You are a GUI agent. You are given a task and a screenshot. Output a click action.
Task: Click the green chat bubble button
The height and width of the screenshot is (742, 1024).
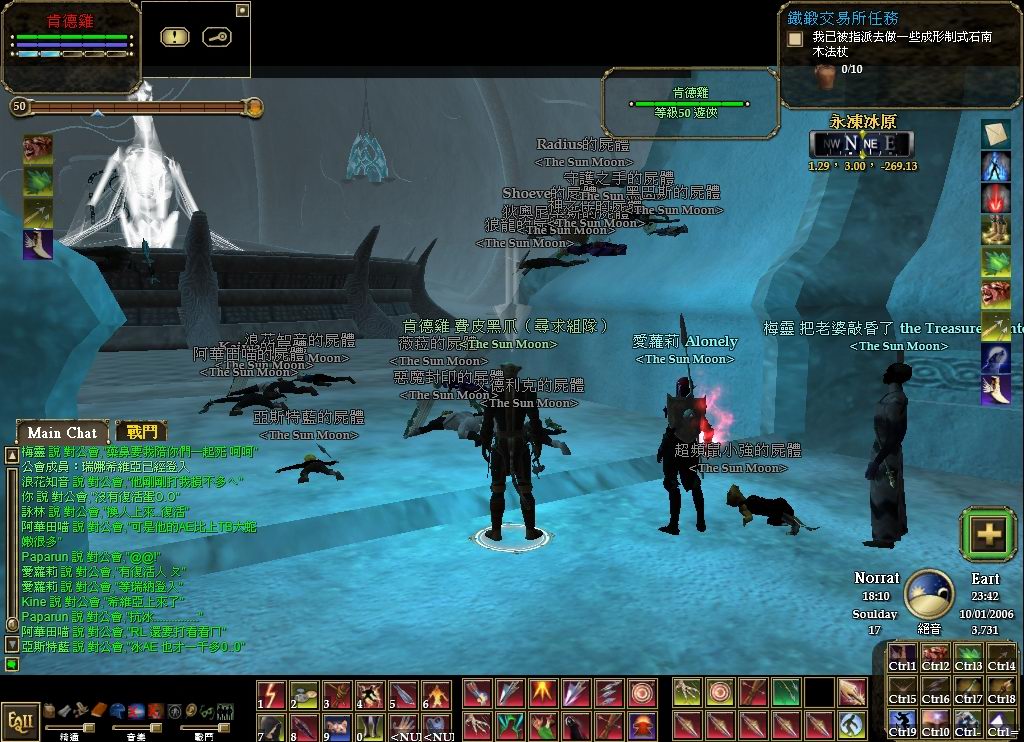coord(11,664)
